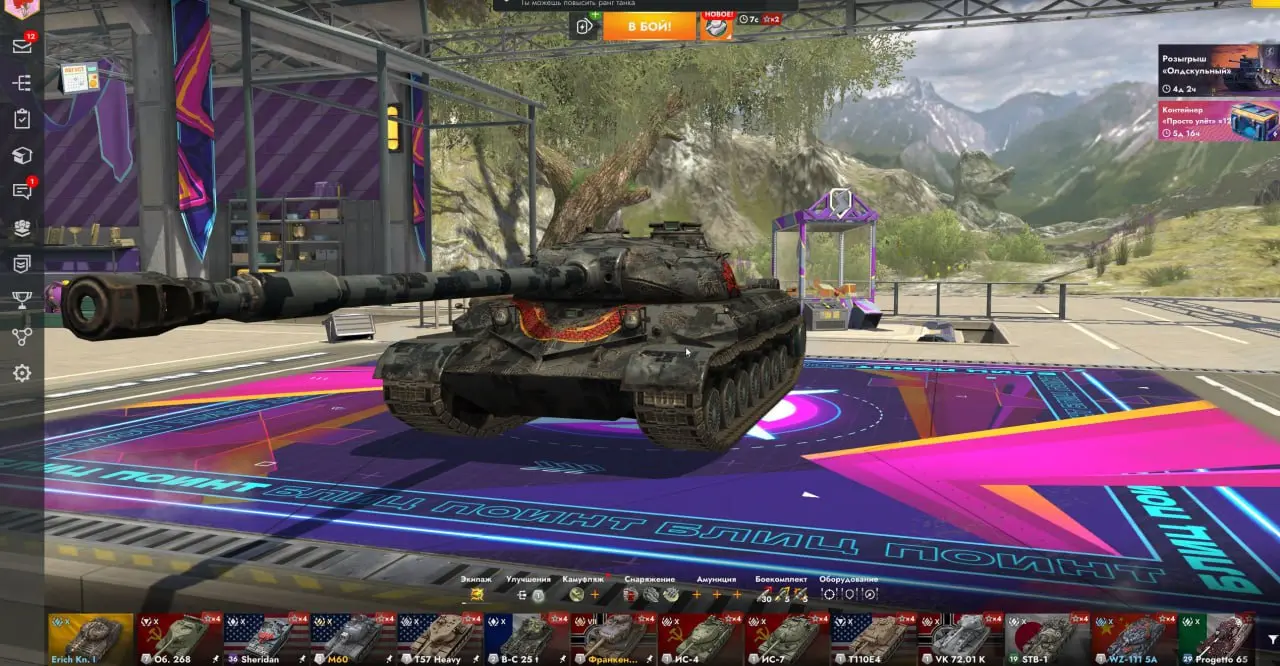
Task: Open the Контейнер «Просто улёт» offer
Action: click(x=1218, y=121)
